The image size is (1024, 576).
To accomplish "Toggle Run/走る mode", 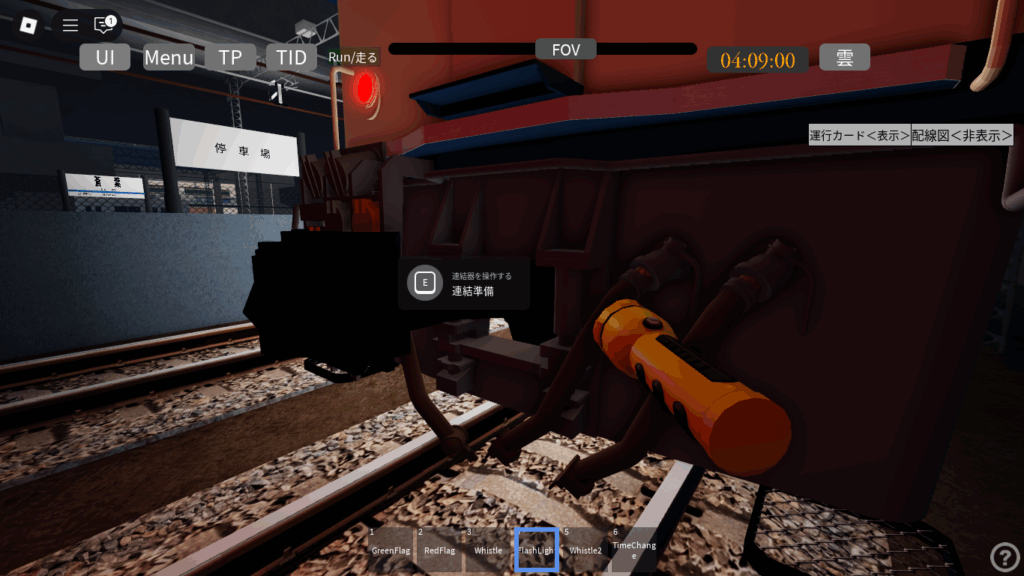I will point(353,57).
